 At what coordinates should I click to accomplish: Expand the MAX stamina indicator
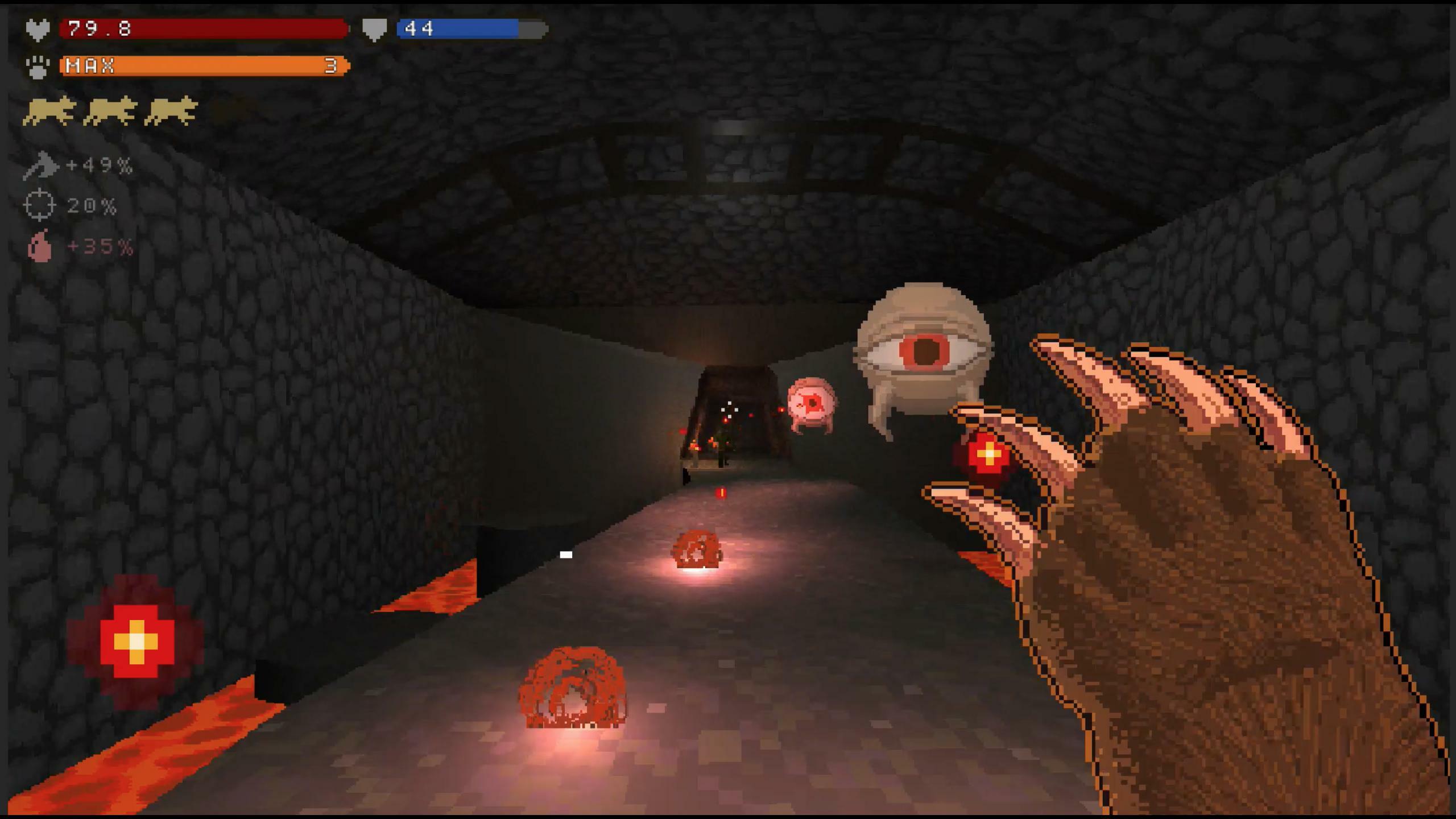click(x=91, y=67)
